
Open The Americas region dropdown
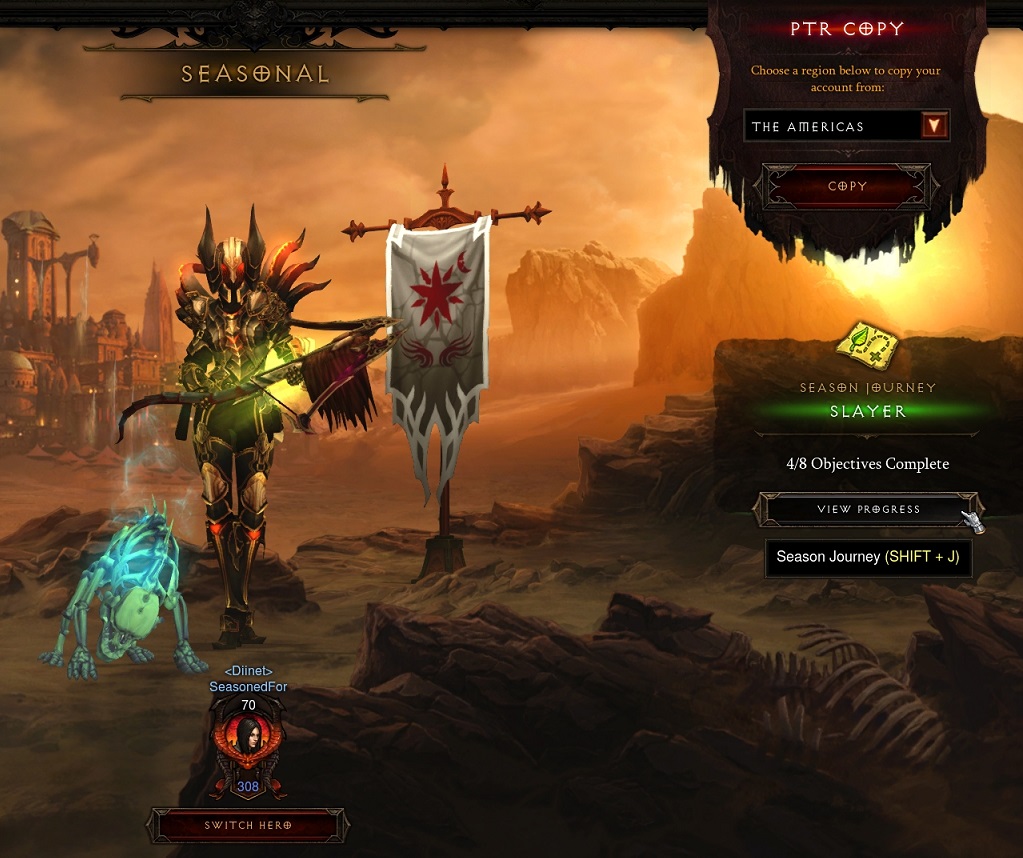(935, 126)
